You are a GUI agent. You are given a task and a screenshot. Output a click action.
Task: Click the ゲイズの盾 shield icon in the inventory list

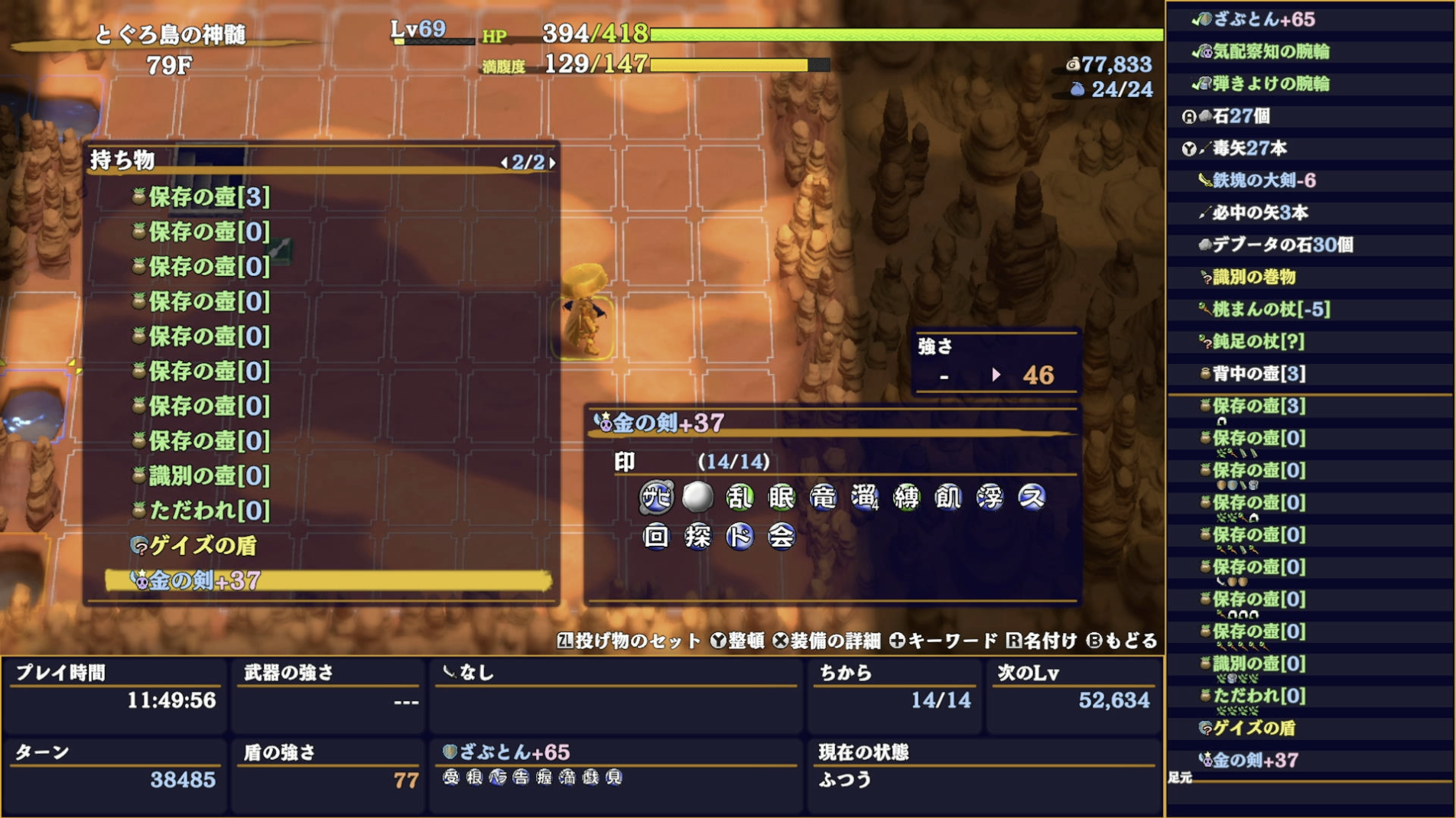(x=140, y=547)
